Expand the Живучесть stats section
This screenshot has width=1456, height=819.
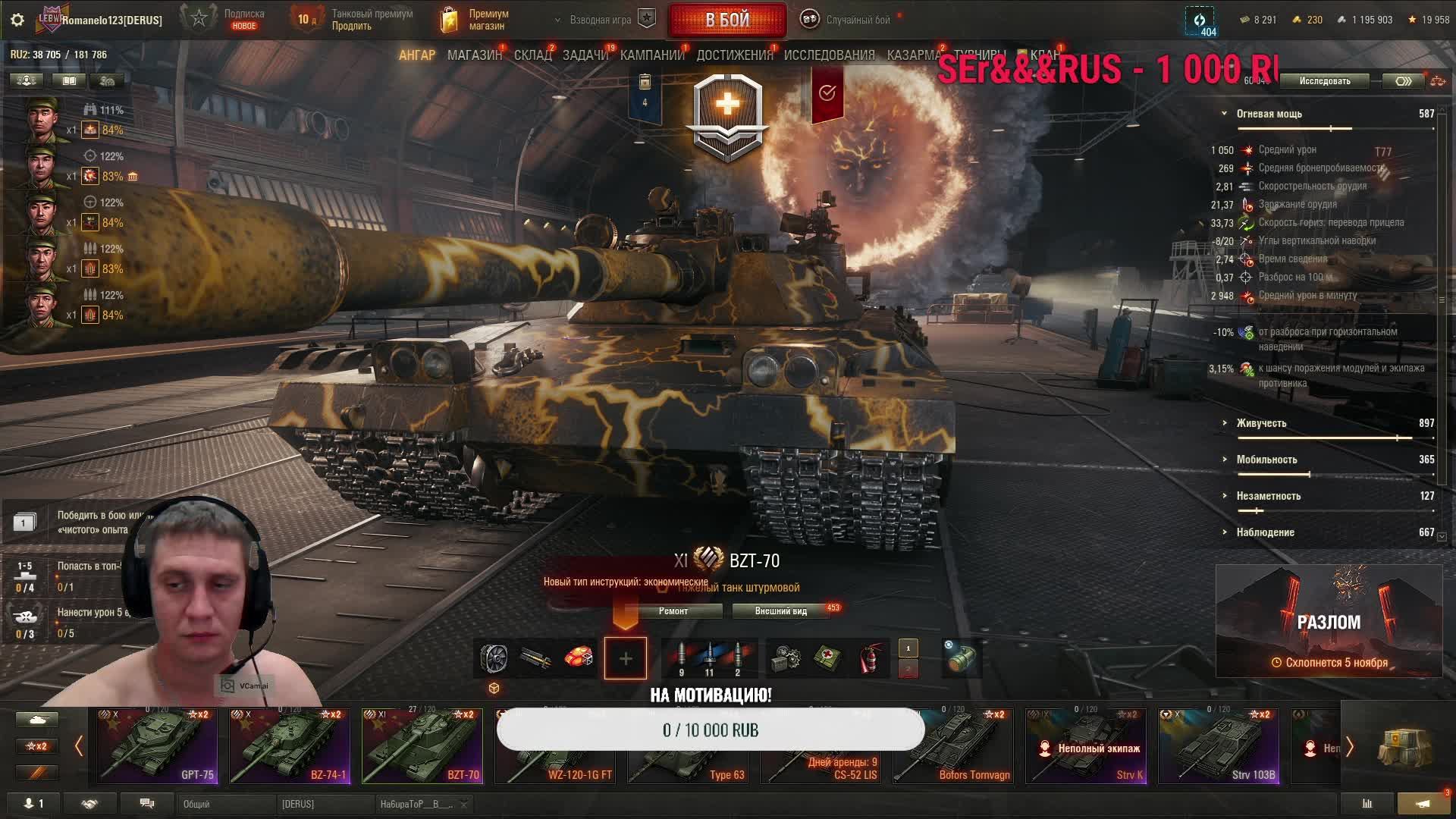click(x=1261, y=423)
